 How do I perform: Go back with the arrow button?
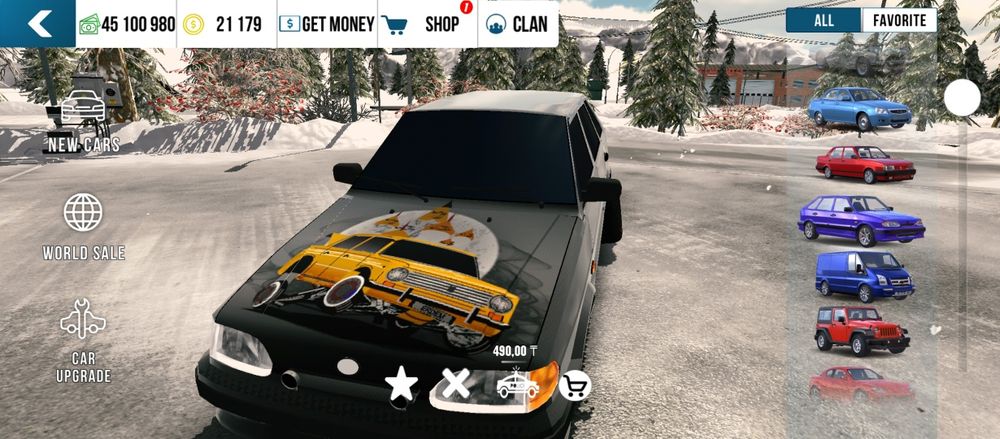coord(38,24)
